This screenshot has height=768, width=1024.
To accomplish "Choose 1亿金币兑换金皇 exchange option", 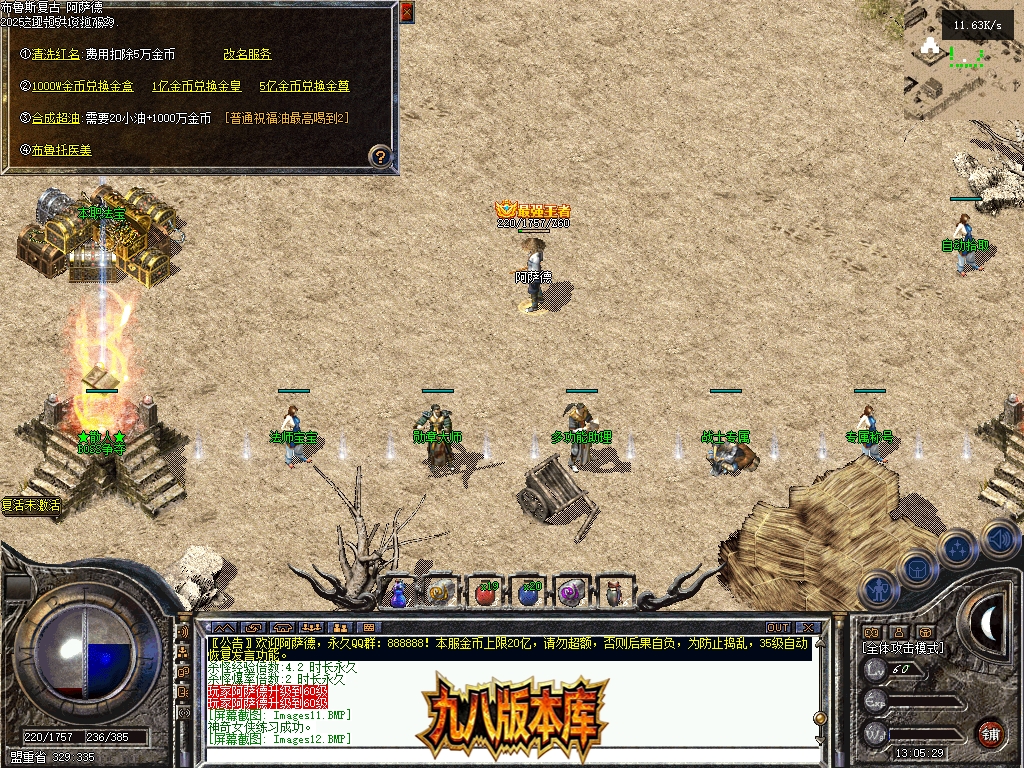I will tap(194, 86).
